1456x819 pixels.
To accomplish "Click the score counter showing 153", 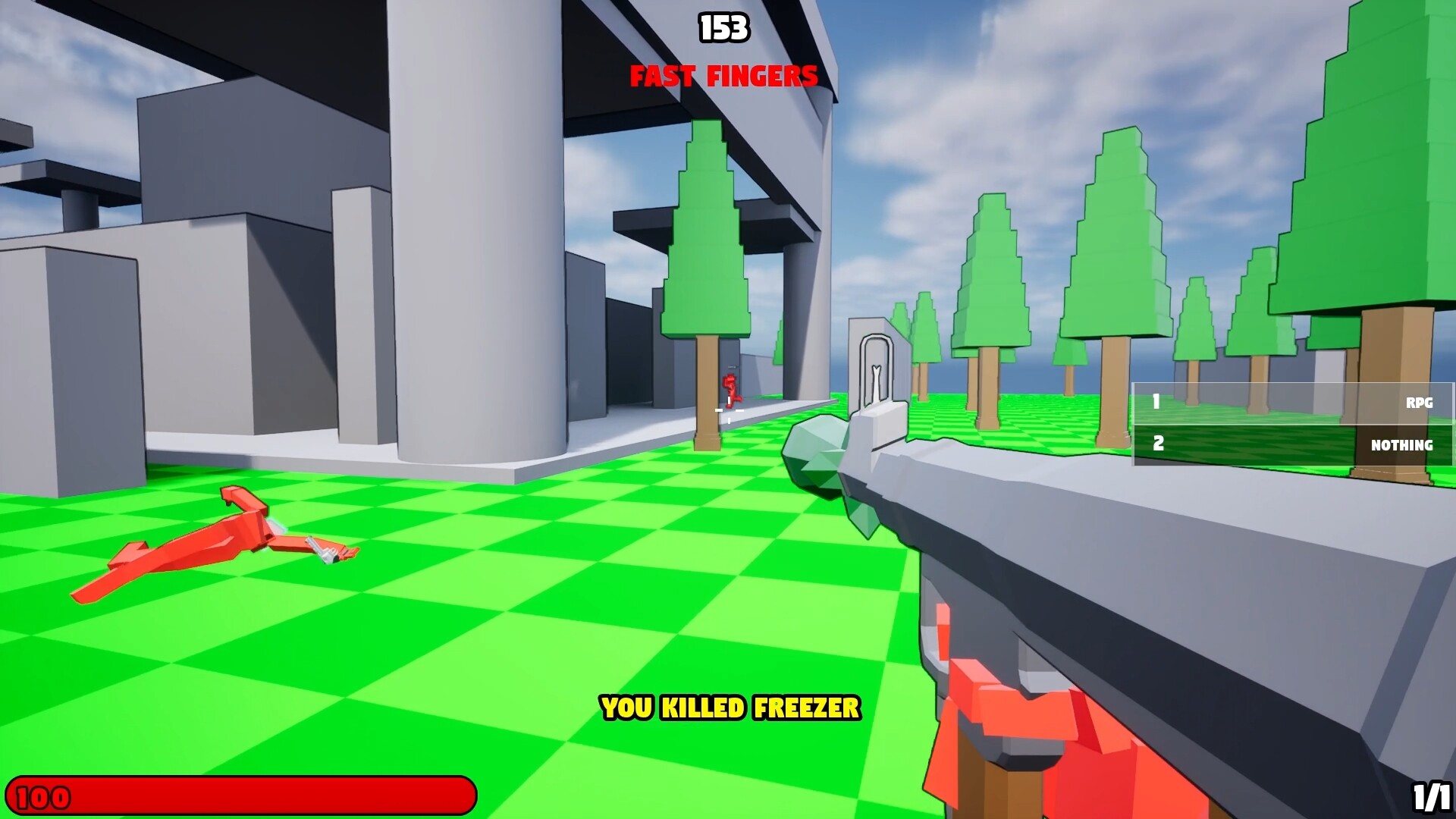I will pyautogui.click(x=723, y=27).
